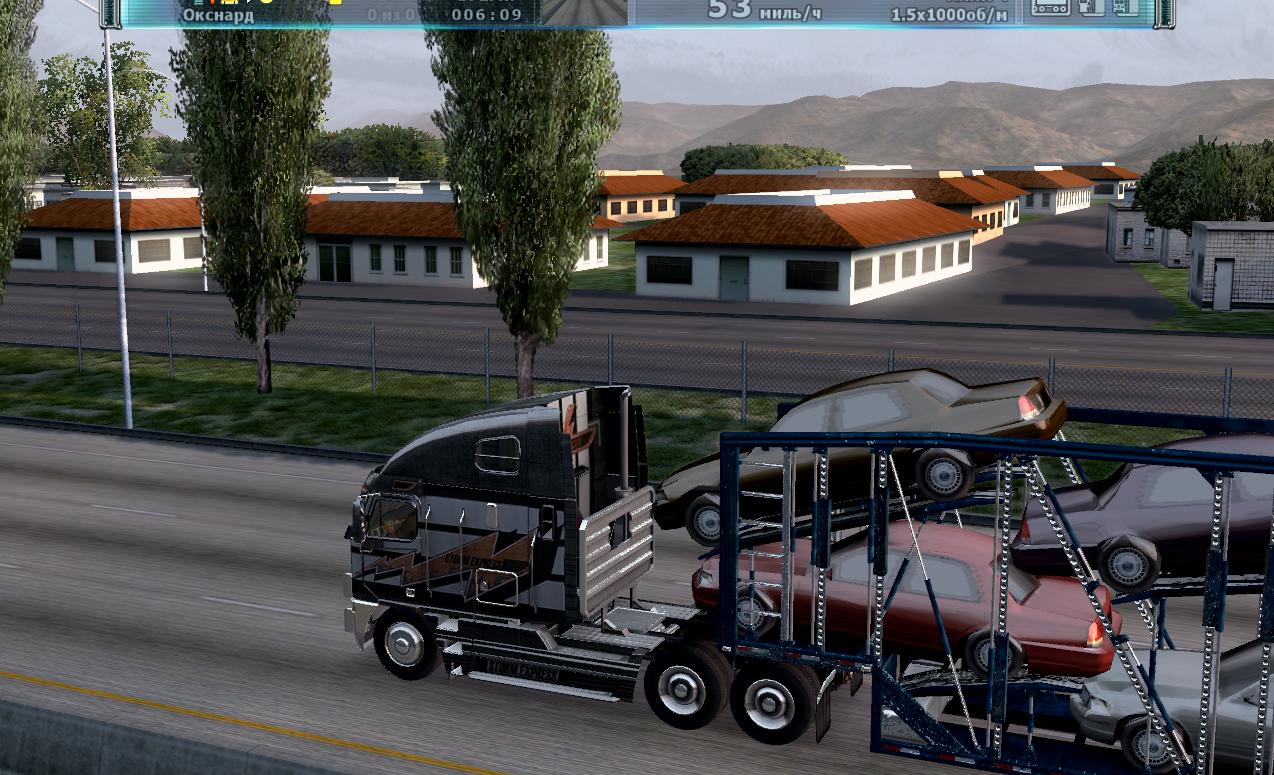Click the road view thumbnail in top bar

584,12
